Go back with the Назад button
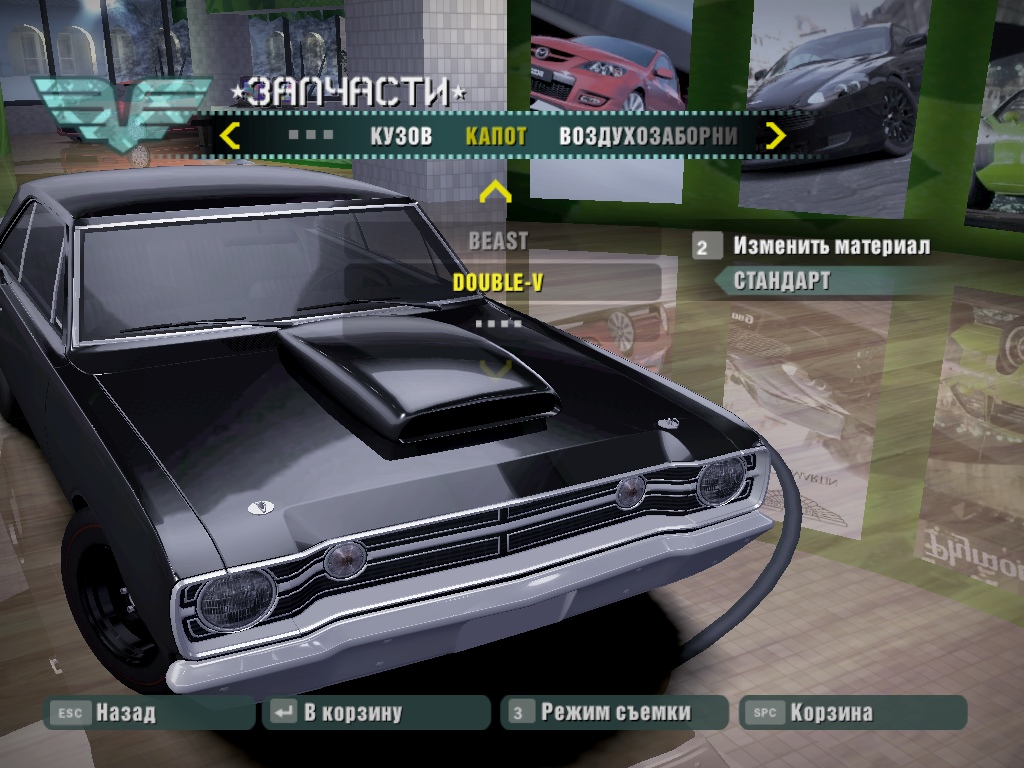This screenshot has width=1024, height=768. pos(125,713)
